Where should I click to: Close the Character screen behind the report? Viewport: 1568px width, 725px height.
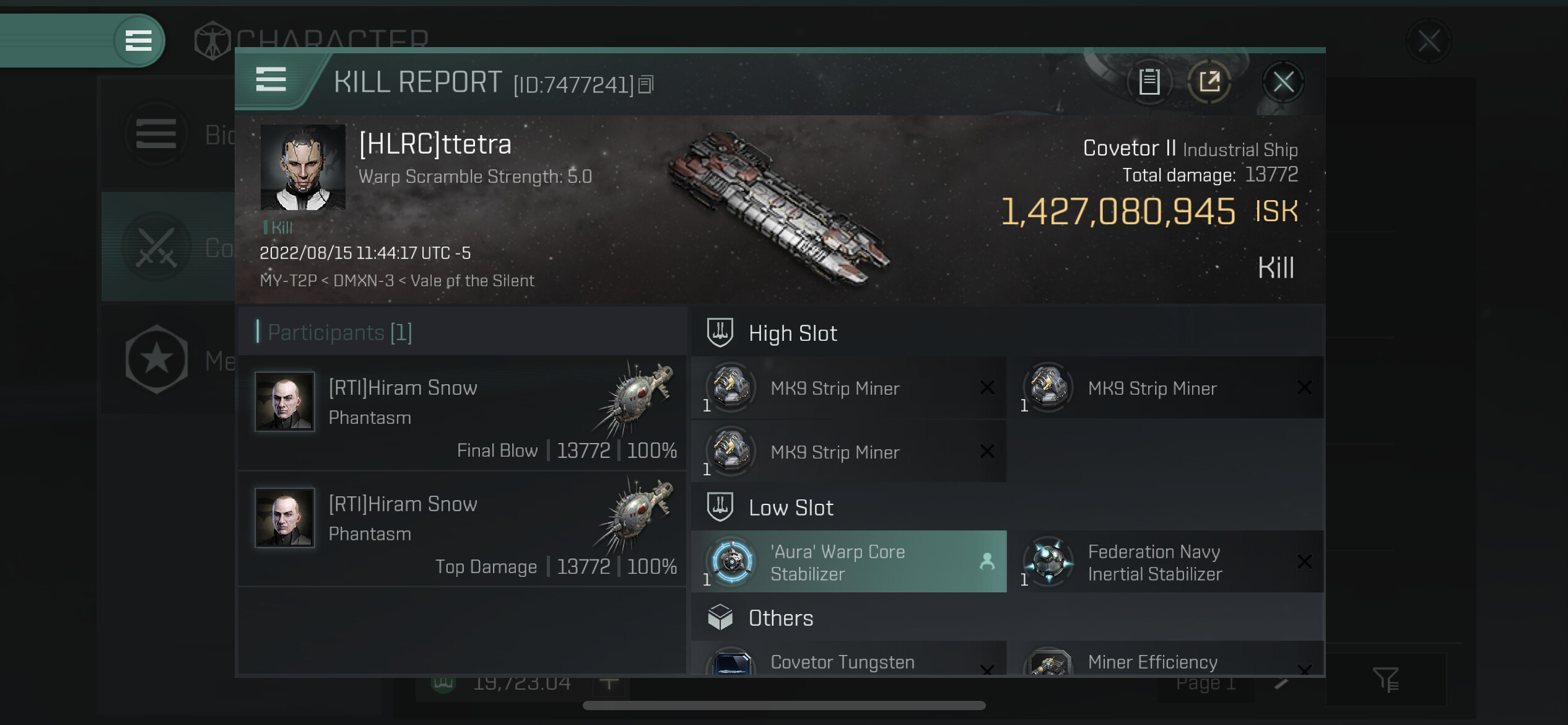click(x=1429, y=42)
